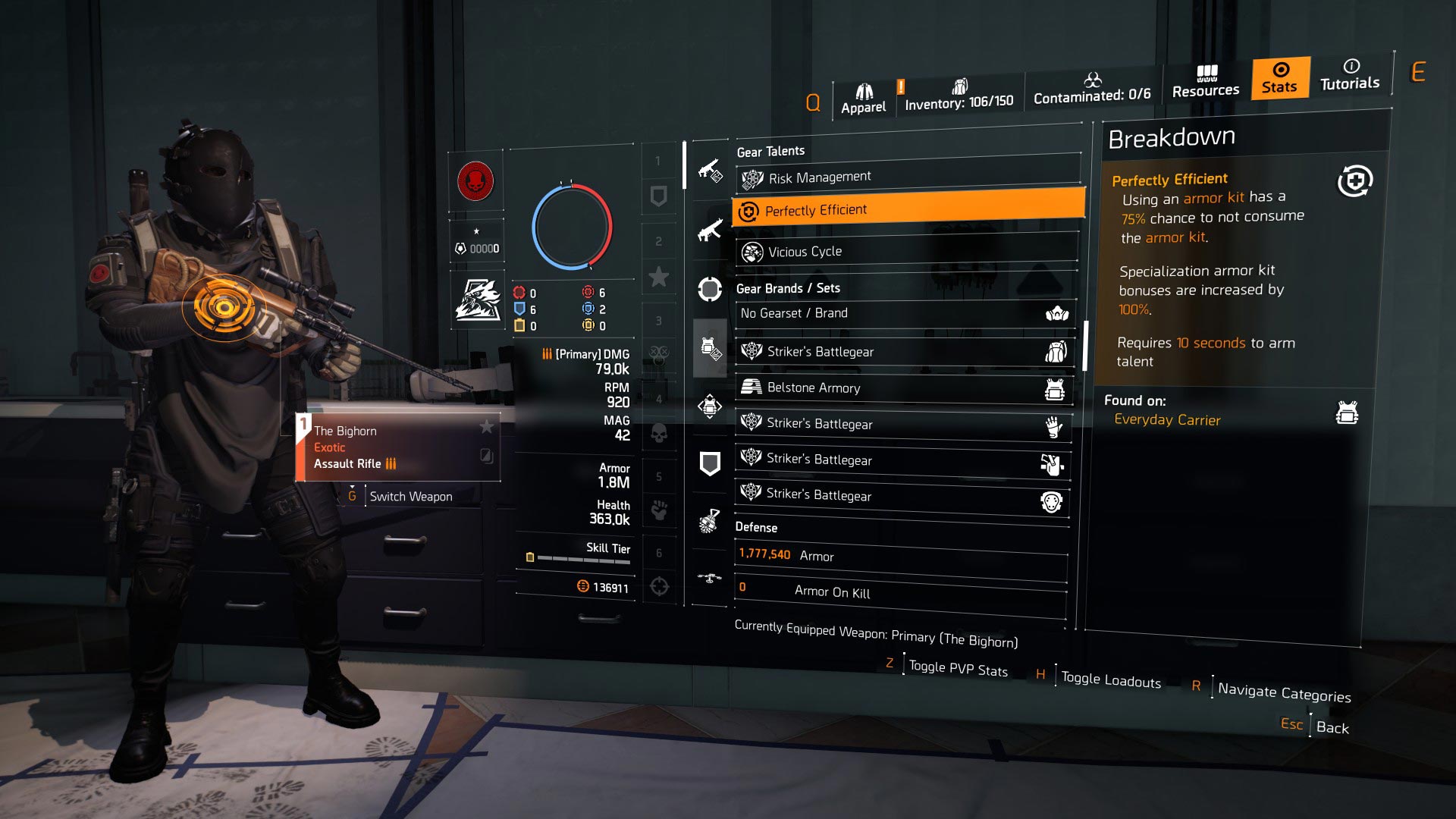Toggle PVP Stats

pyautogui.click(x=957, y=669)
